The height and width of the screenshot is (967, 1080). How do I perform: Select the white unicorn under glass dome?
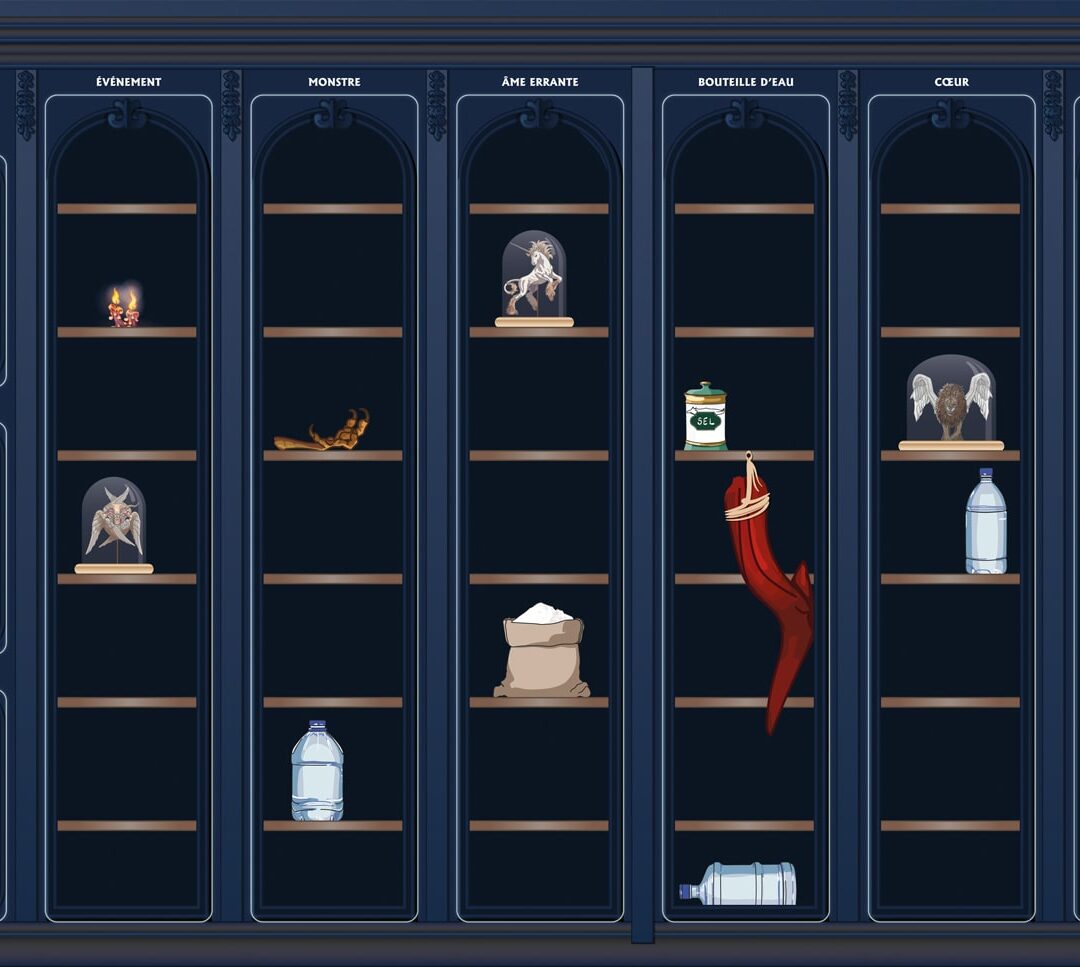(x=533, y=279)
